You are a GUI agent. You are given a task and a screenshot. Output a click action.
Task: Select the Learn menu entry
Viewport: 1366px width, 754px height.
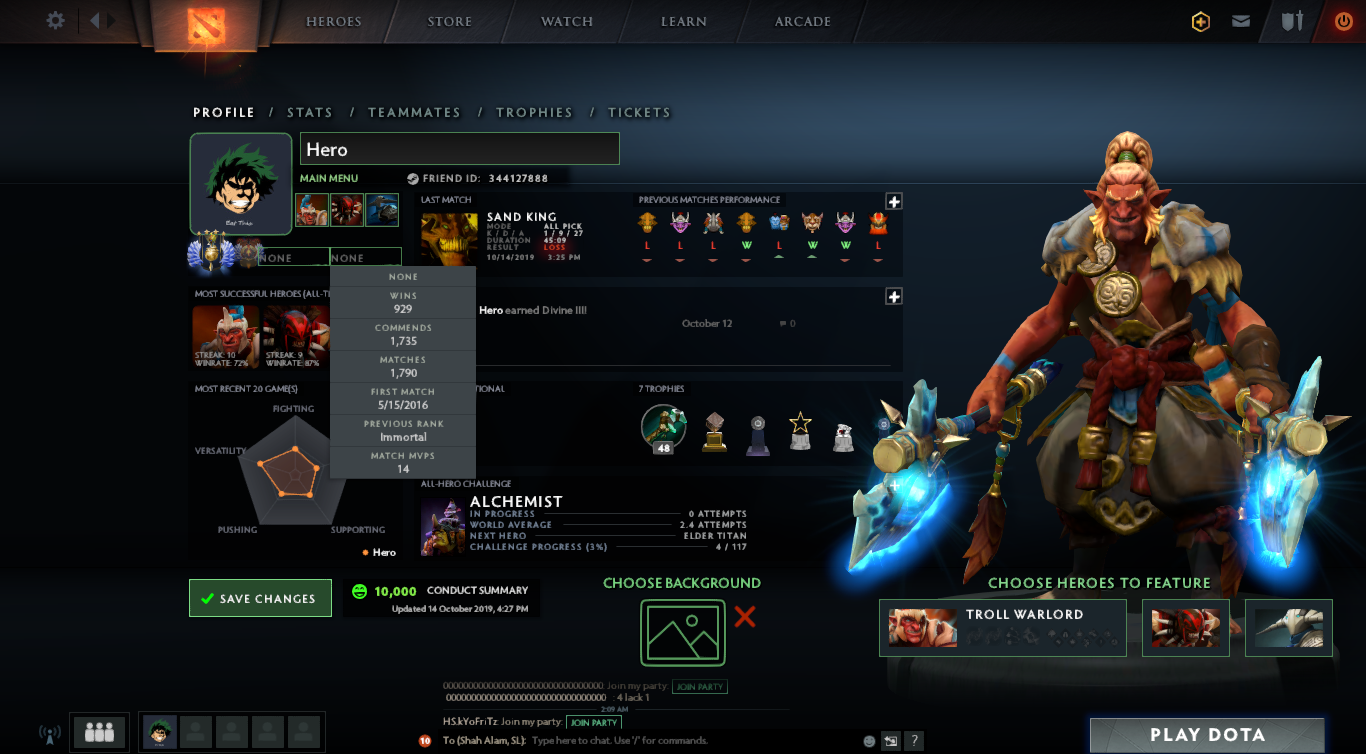click(x=684, y=22)
